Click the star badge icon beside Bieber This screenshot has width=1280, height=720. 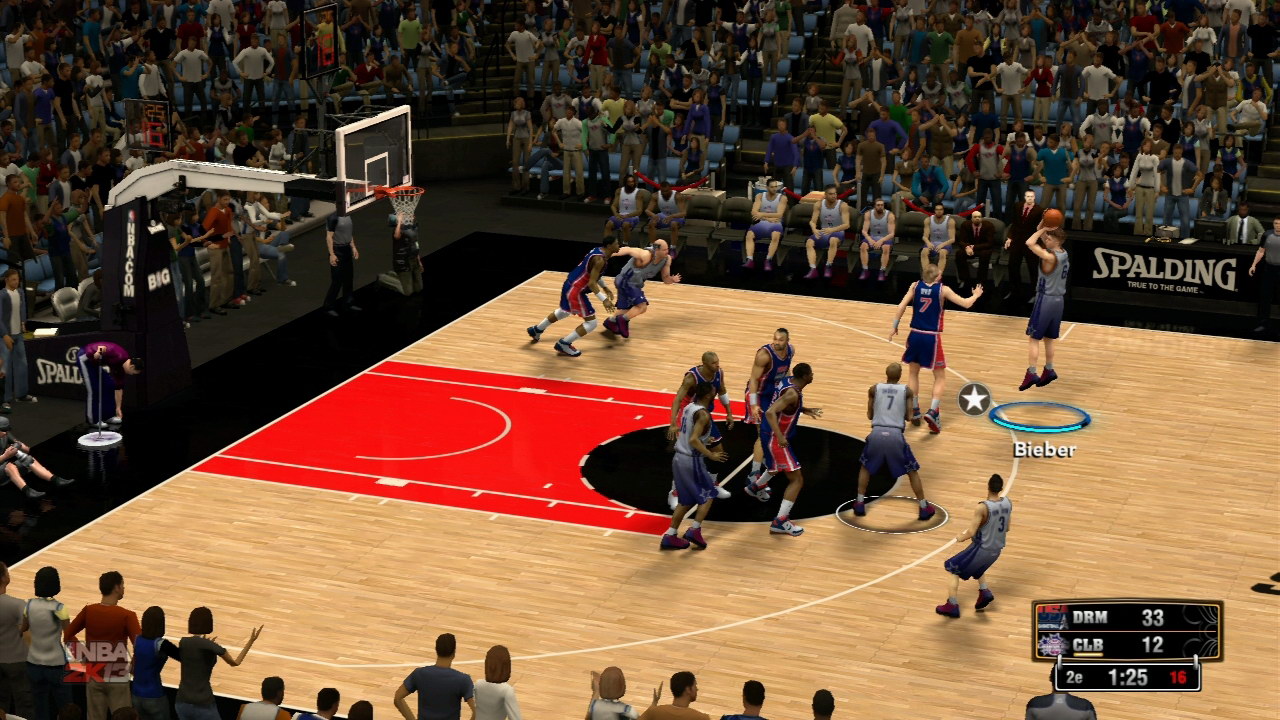[974, 400]
